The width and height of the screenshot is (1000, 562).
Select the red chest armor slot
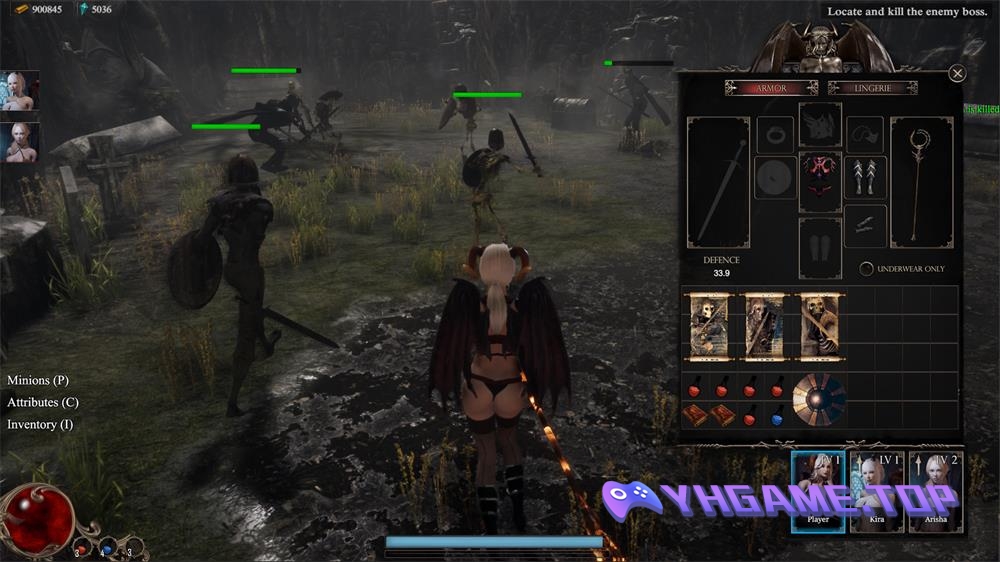[x=820, y=181]
